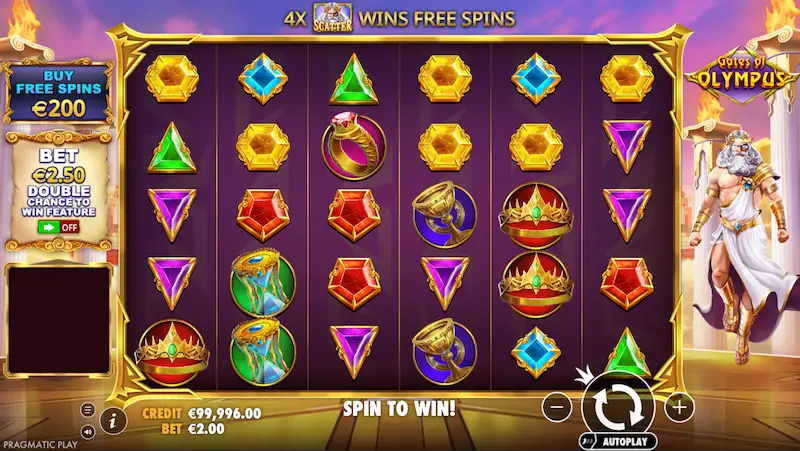Spin the reels with the circular arrows button

(x=617, y=405)
